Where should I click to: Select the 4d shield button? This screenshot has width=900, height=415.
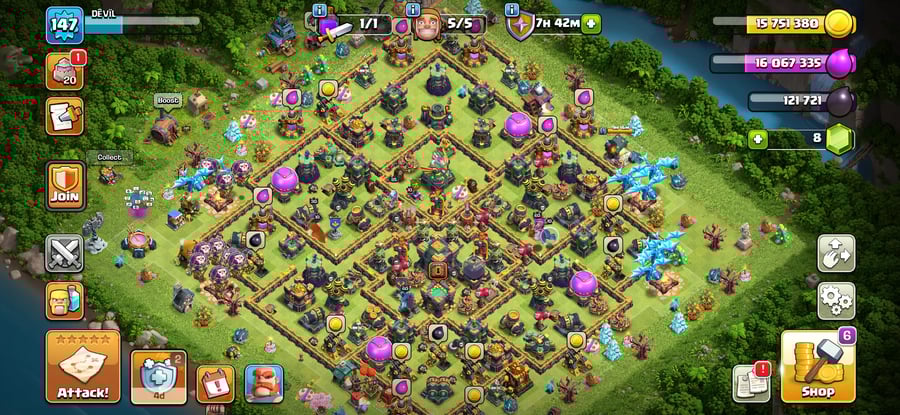[158, 377]
